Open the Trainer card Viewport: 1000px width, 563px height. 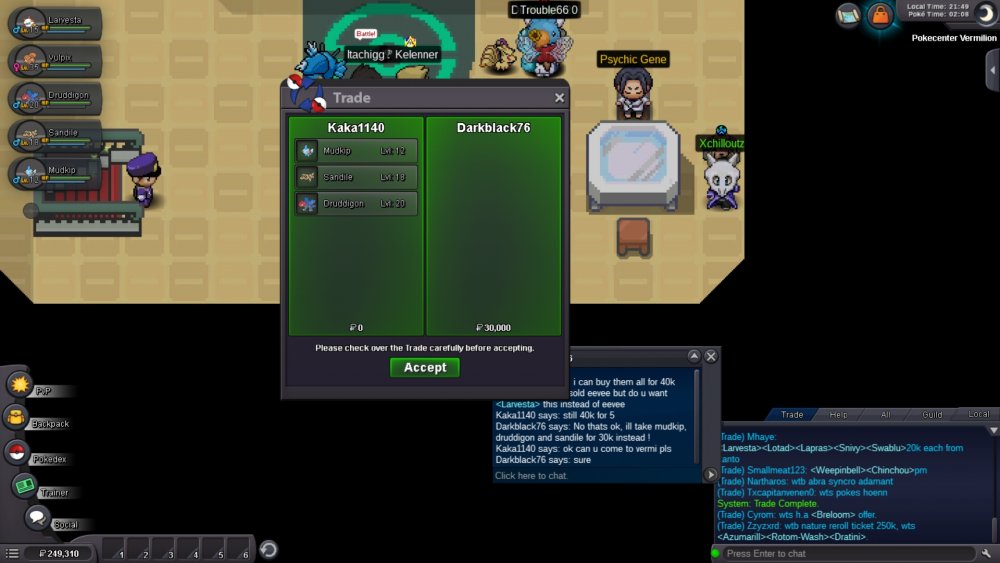click(x=24, y=486)
